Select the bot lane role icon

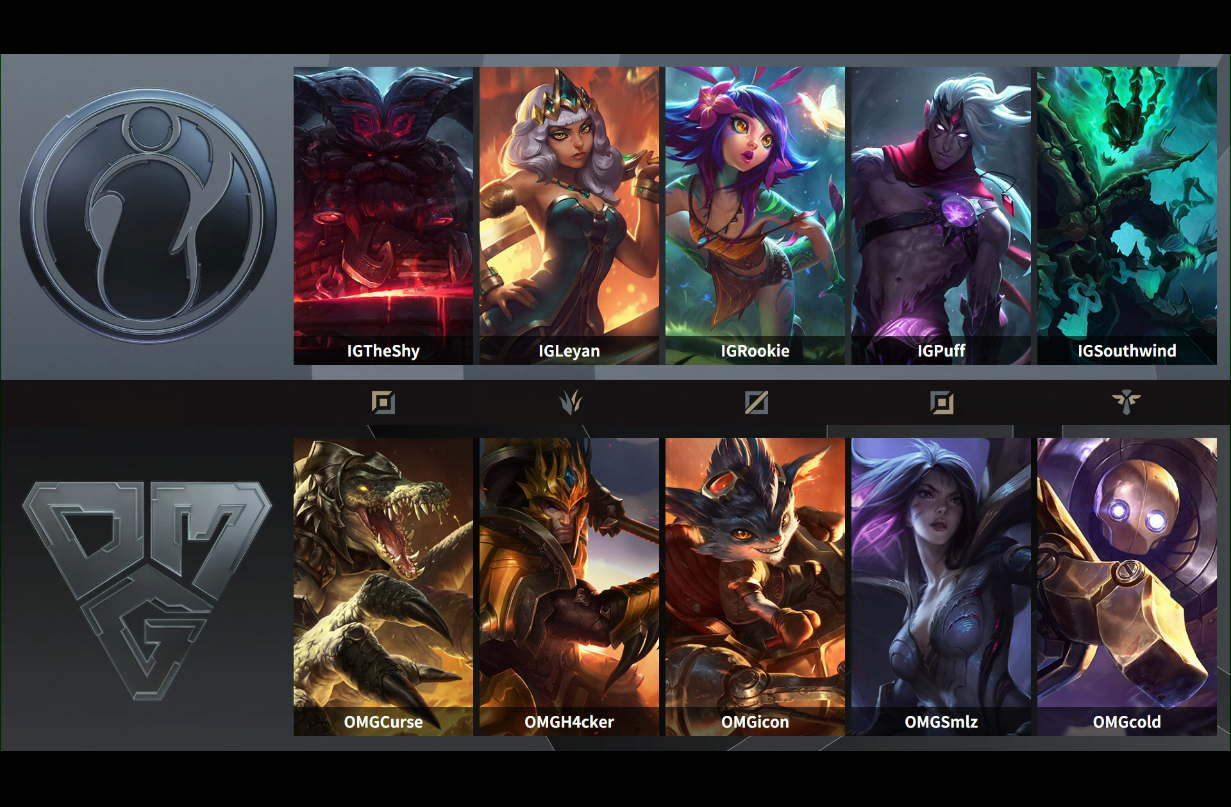coord(941,402)
